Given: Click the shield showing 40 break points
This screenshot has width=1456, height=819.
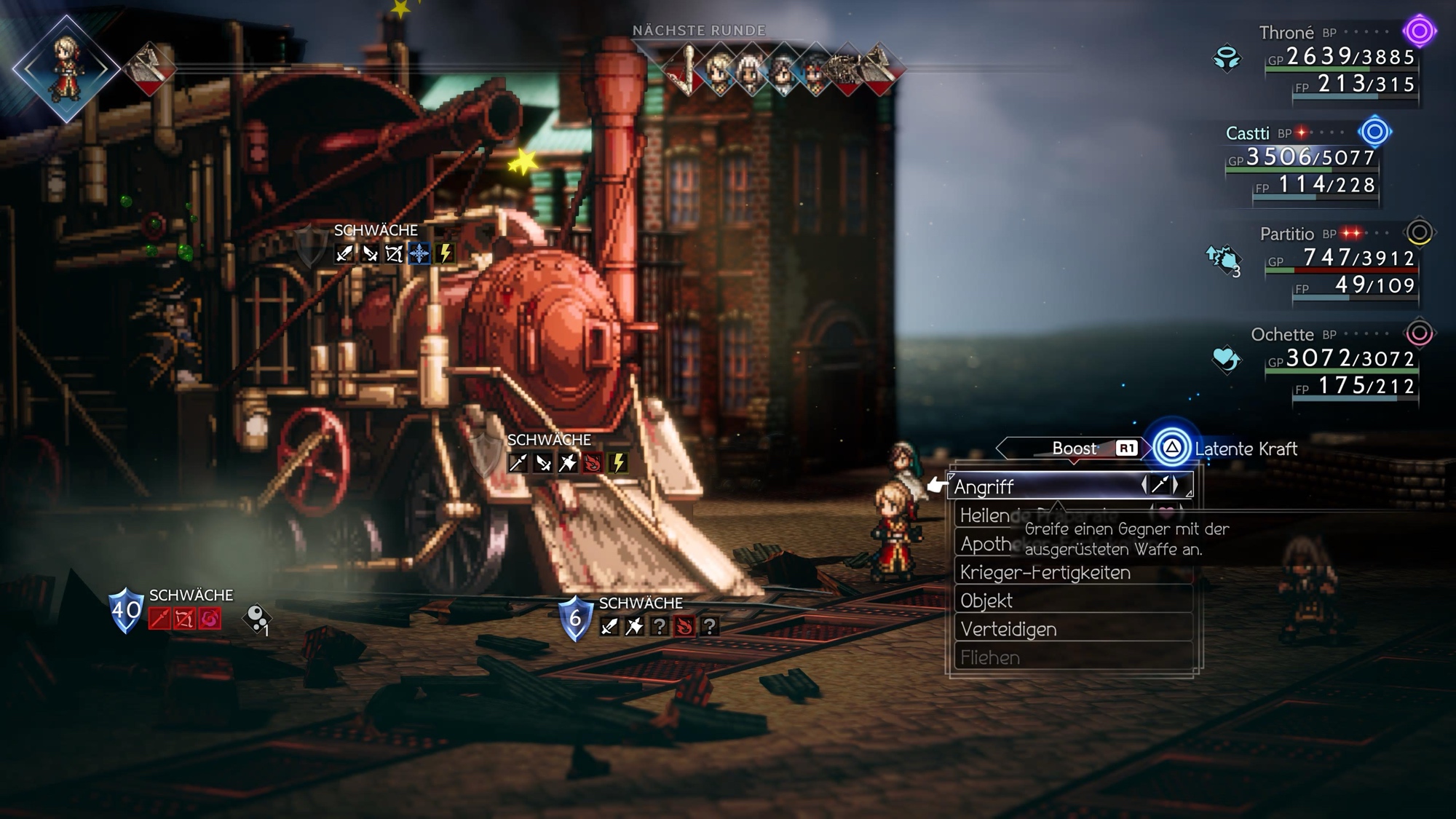Looking at the screenshot, I should point(125,610).
